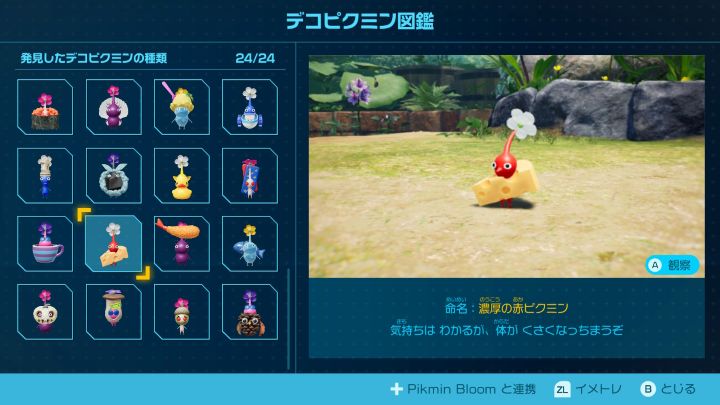This screenshot has height=405, width=720.
Task: Pick the blue fish Pikmin tile
Action: (x=249, y=243)
